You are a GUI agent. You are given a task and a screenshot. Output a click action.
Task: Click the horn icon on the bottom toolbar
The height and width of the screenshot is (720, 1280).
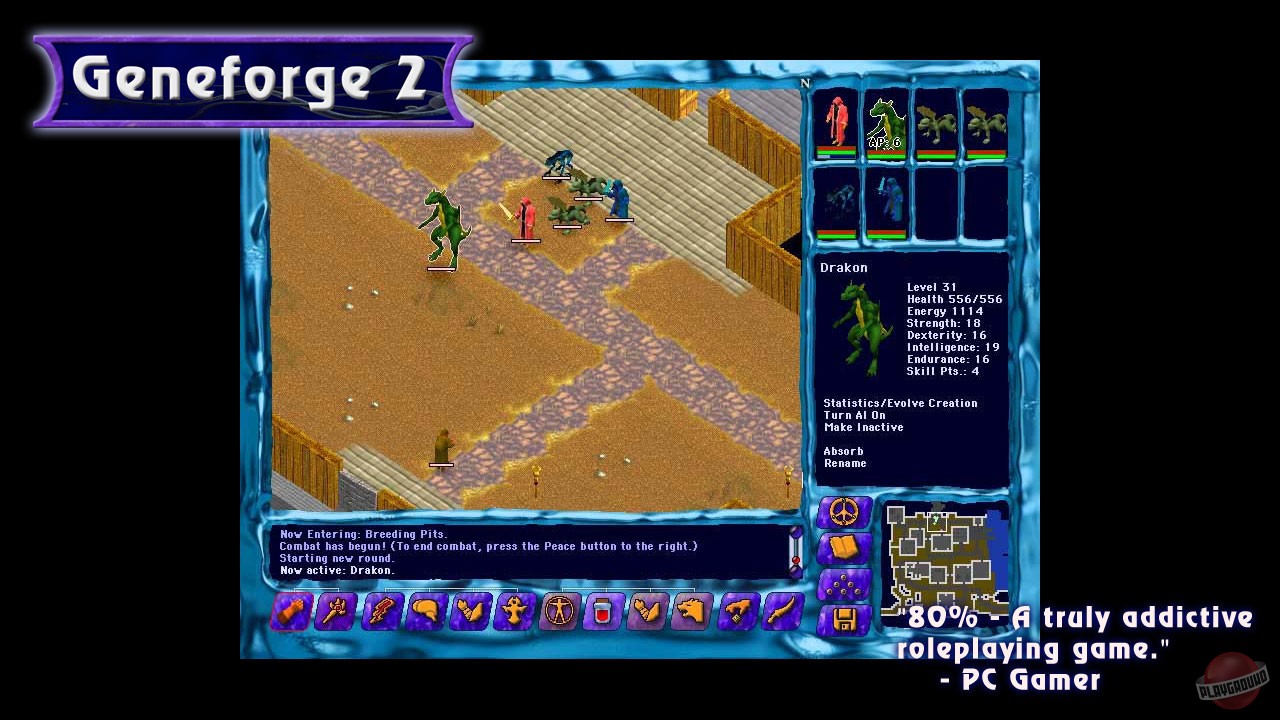click(425, 612)
